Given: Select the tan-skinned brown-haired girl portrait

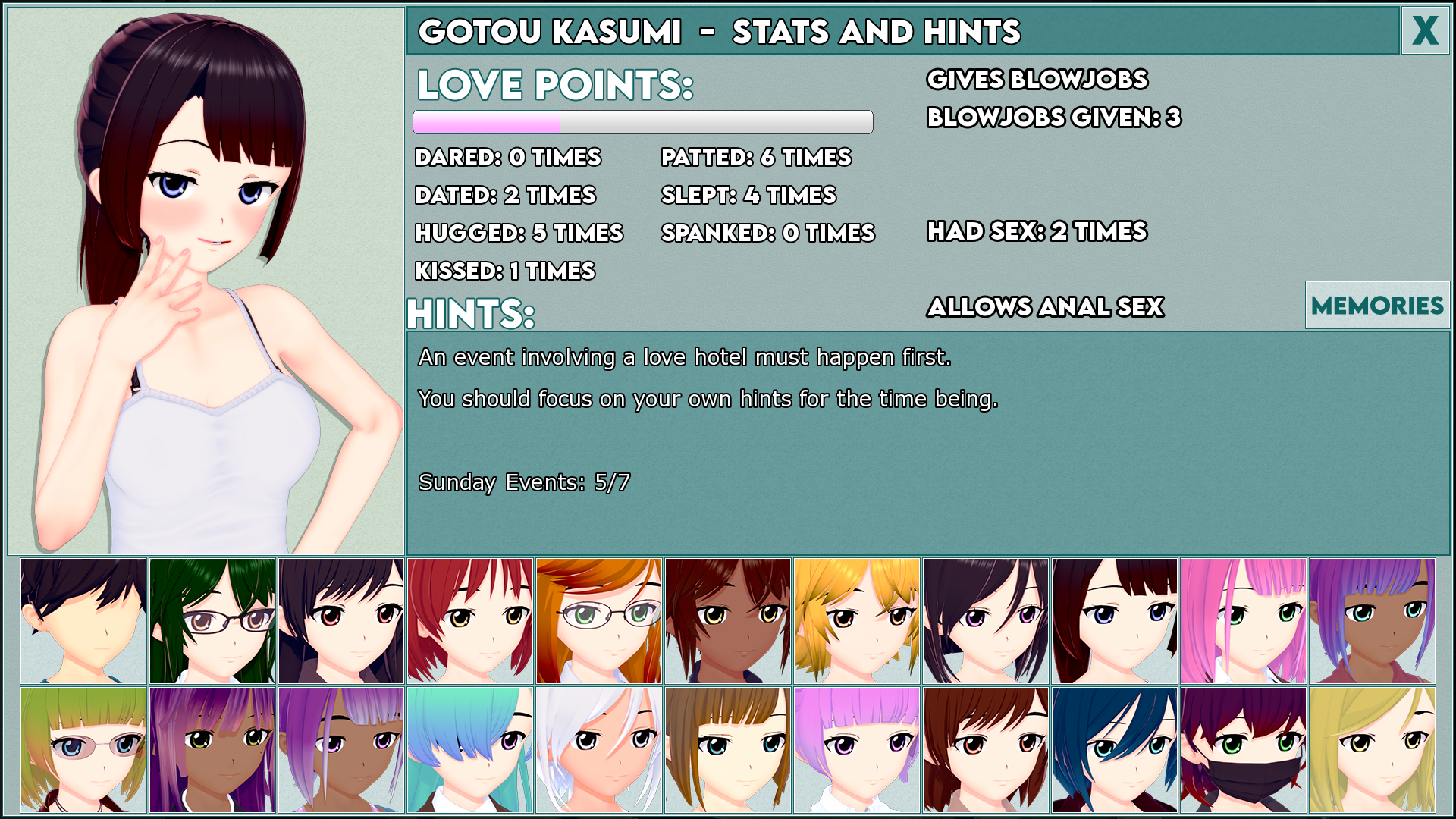Looking at the screenshot, I should click(x=732, y=620).
